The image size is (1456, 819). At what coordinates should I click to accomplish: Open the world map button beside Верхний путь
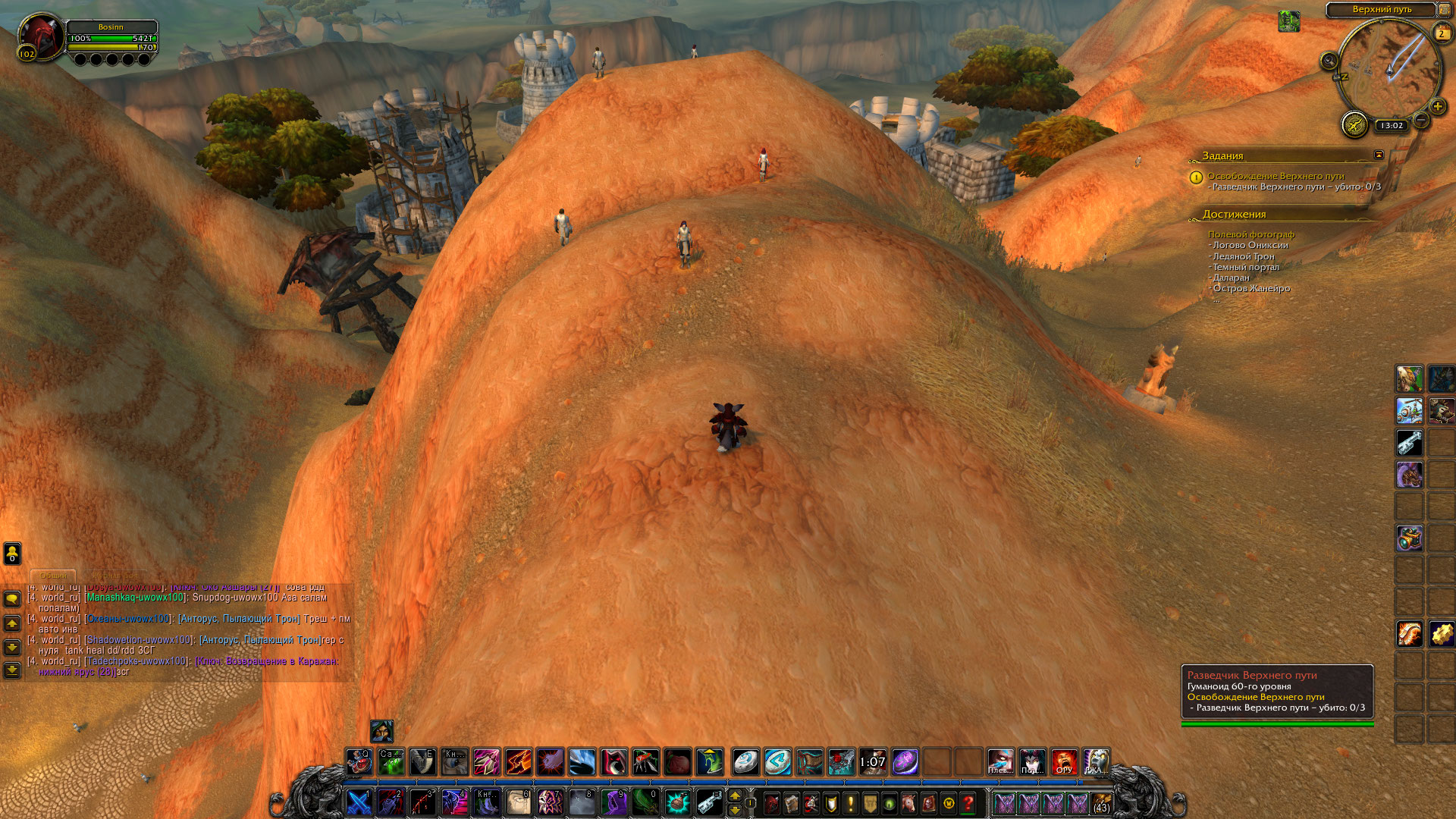1444,10
